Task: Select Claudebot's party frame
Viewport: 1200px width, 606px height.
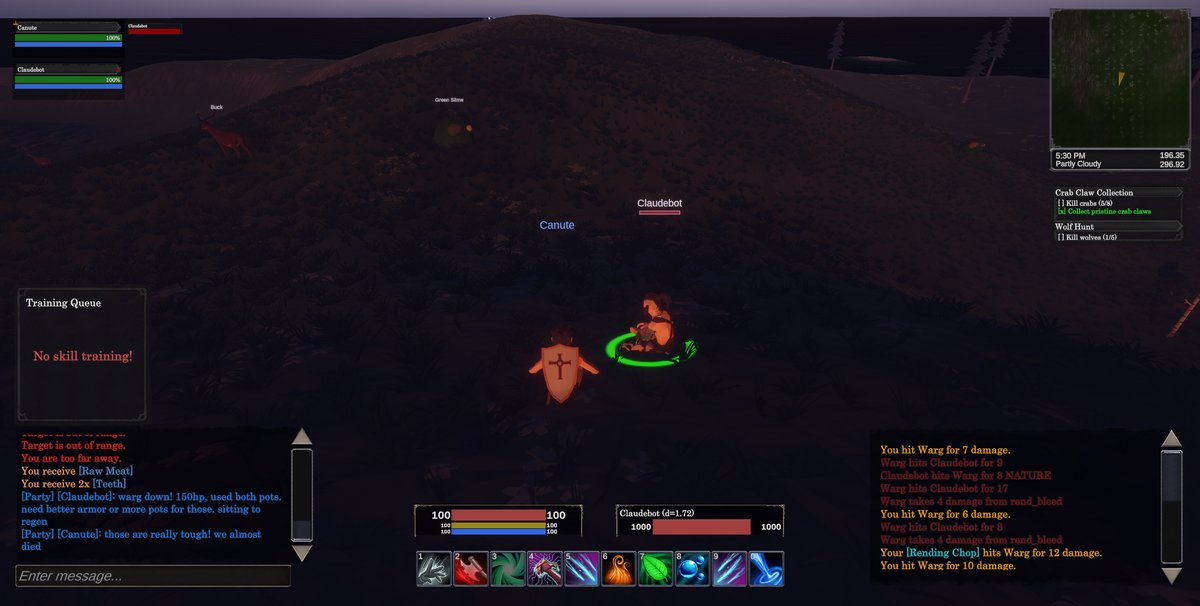Action: 68,76
